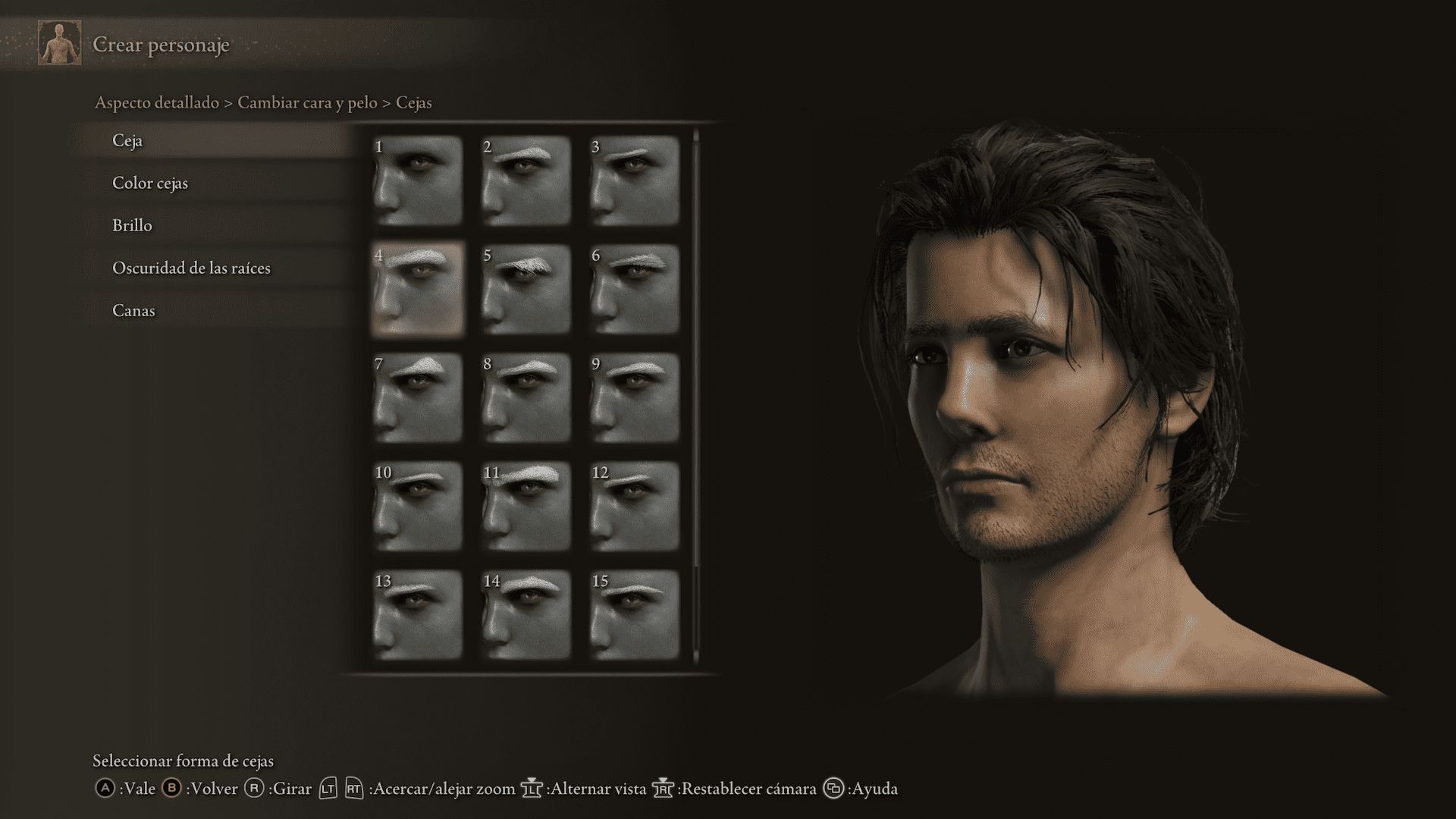Pick eyebrow option 15
This screenshot has width=1456, height=819.
pyautogui.click(x=634, y=614)
